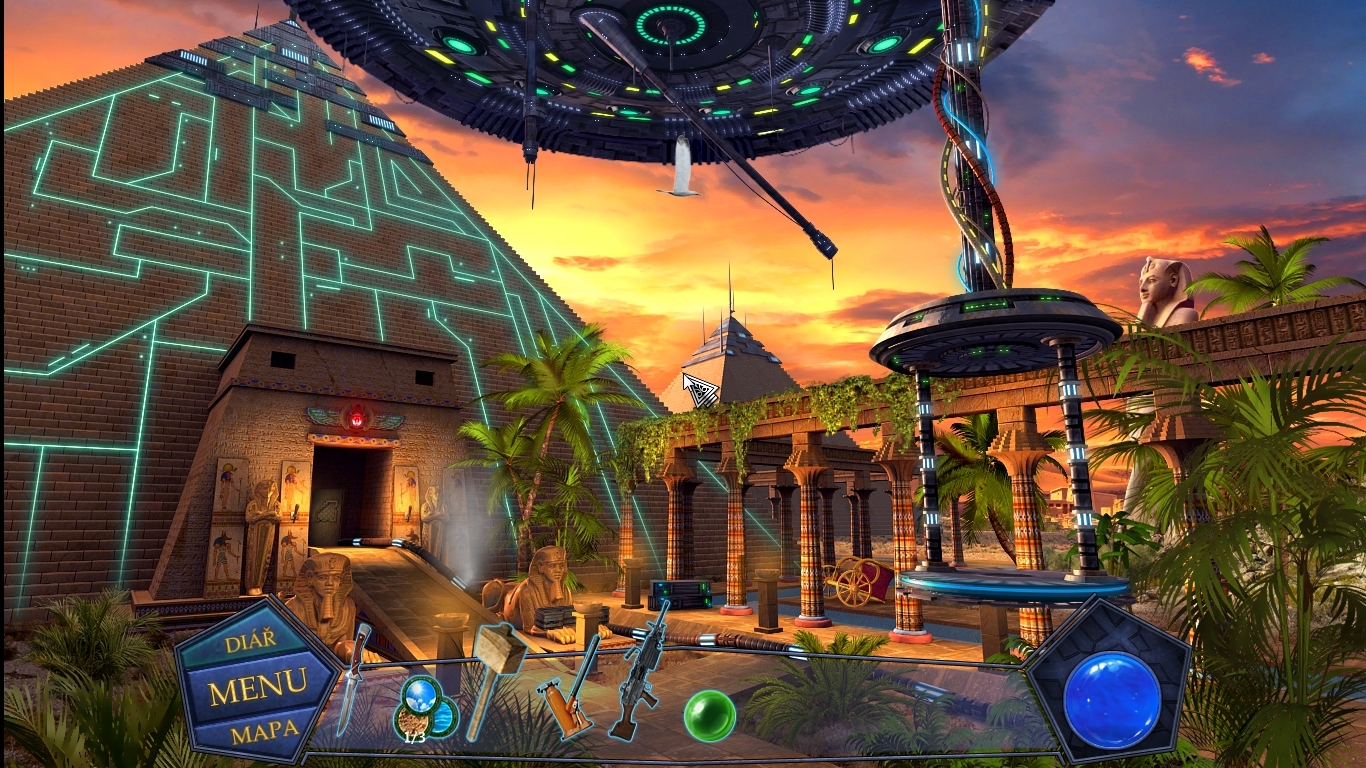Pick the round tokens item marked 1/3
The height and width of the screenshot is (768, 1366).
(425, 705)
